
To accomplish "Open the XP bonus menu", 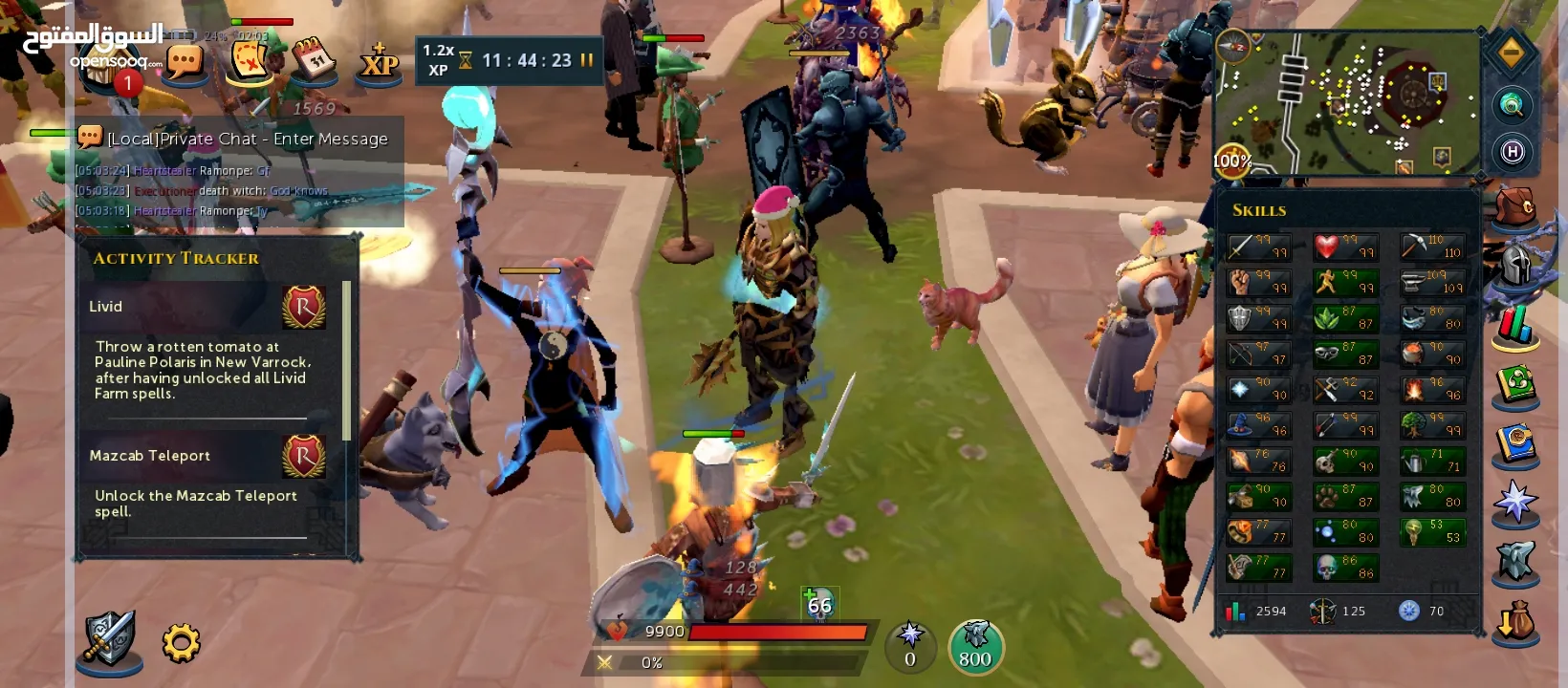I will pos(379,62).
